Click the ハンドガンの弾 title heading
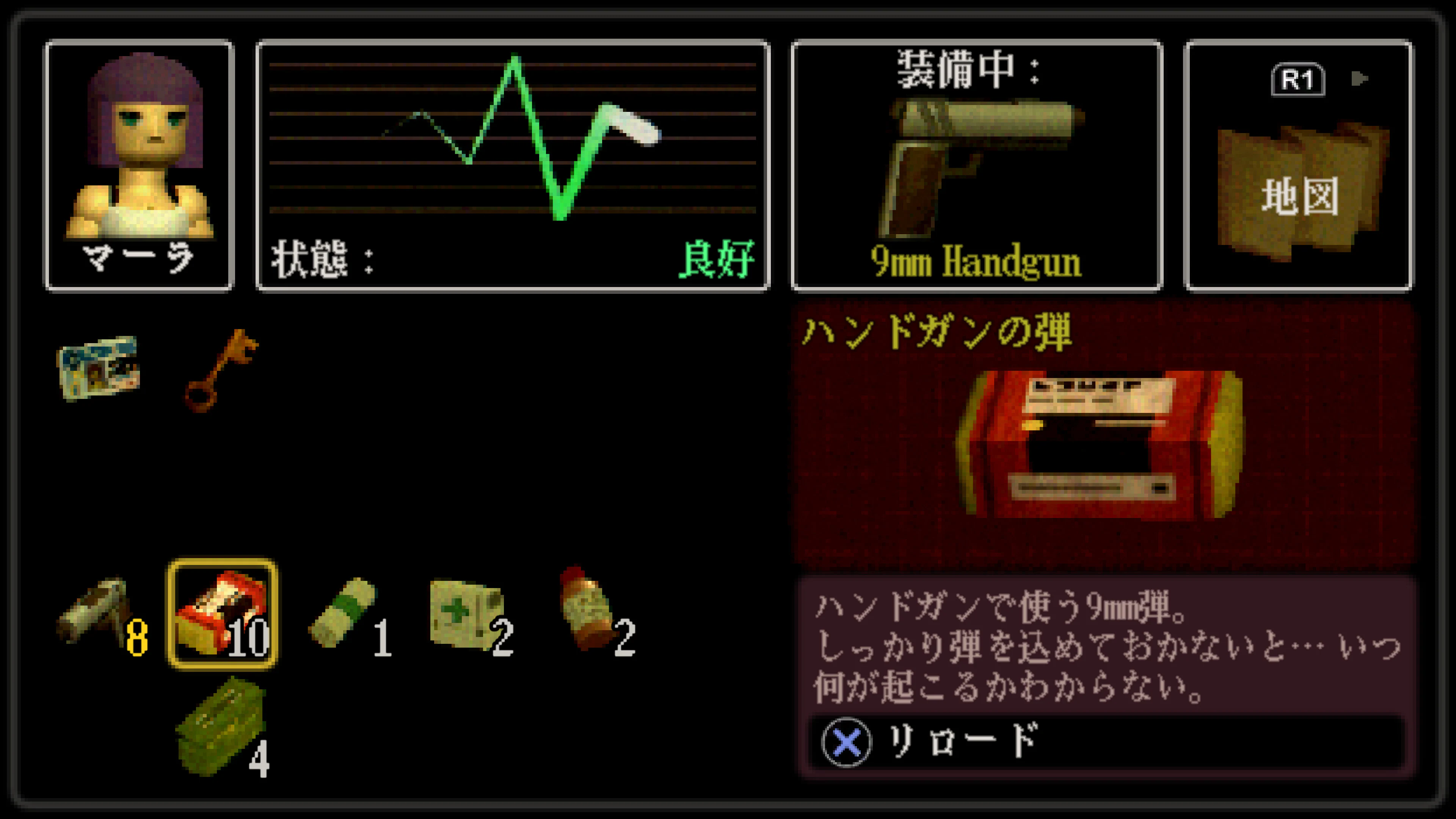 point(938,334)
